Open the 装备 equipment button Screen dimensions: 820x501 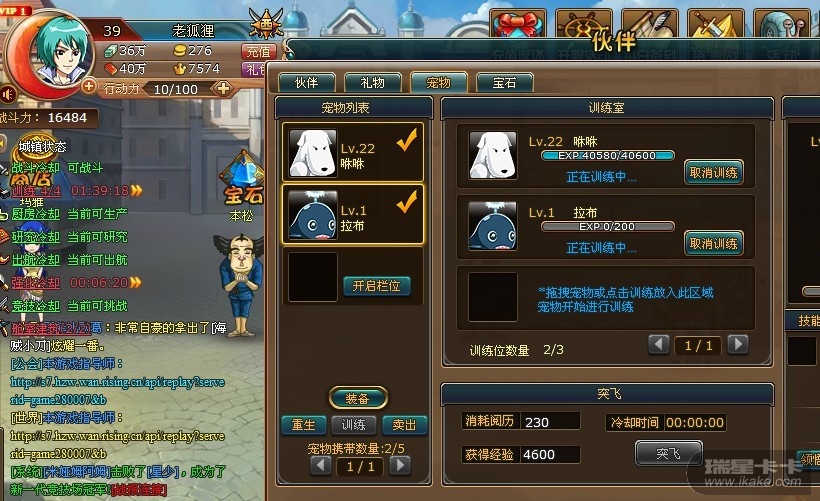pyautogui.click(x=358, y=397)
